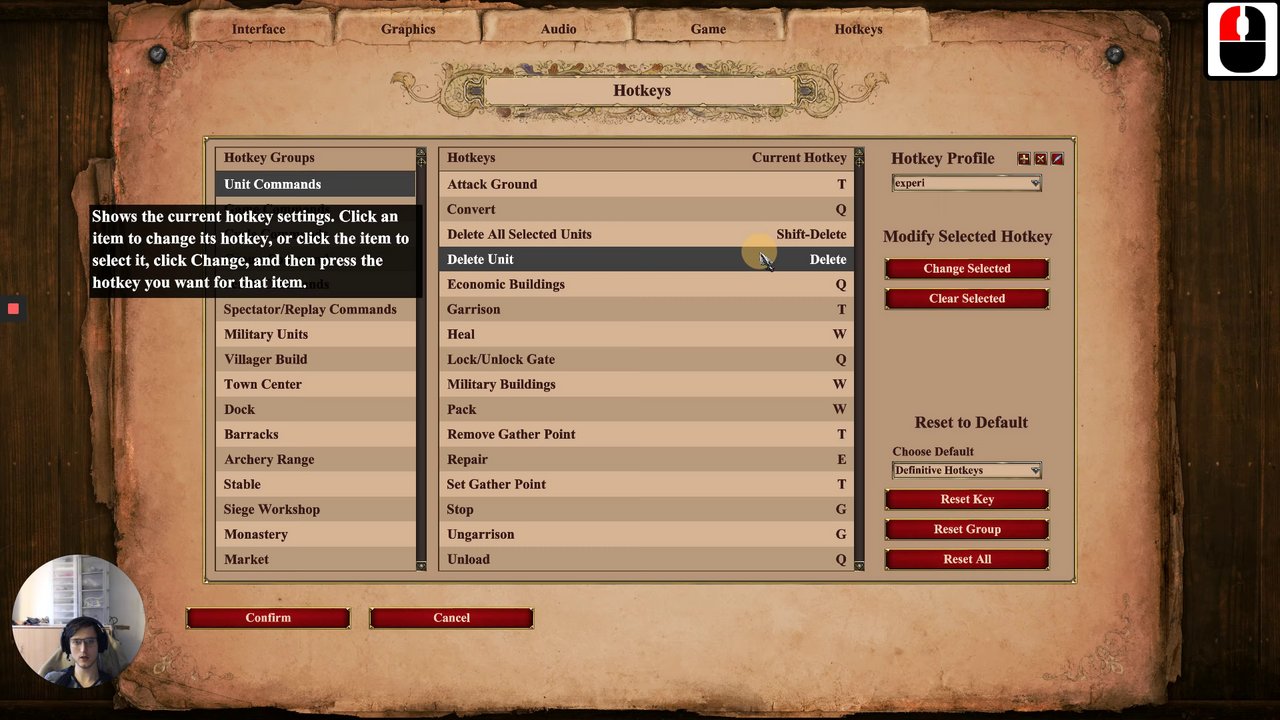
Task: Select the Attack Ground hotkey row
Action: click(x=645, y=184)
